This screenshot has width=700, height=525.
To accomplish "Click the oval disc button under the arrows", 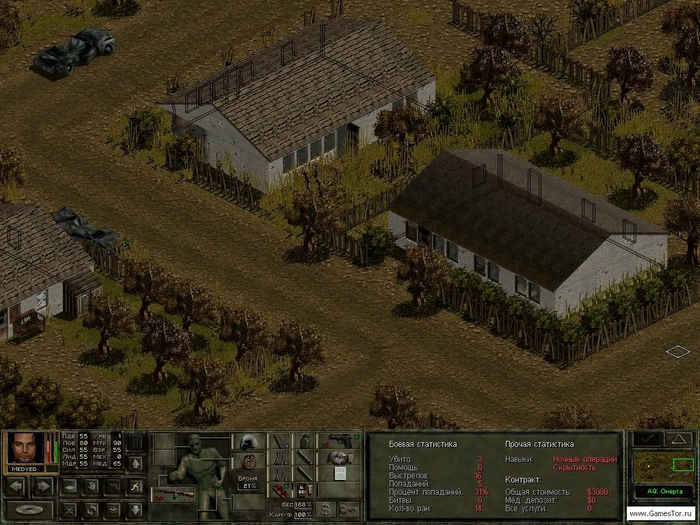I will click(30, 510).
